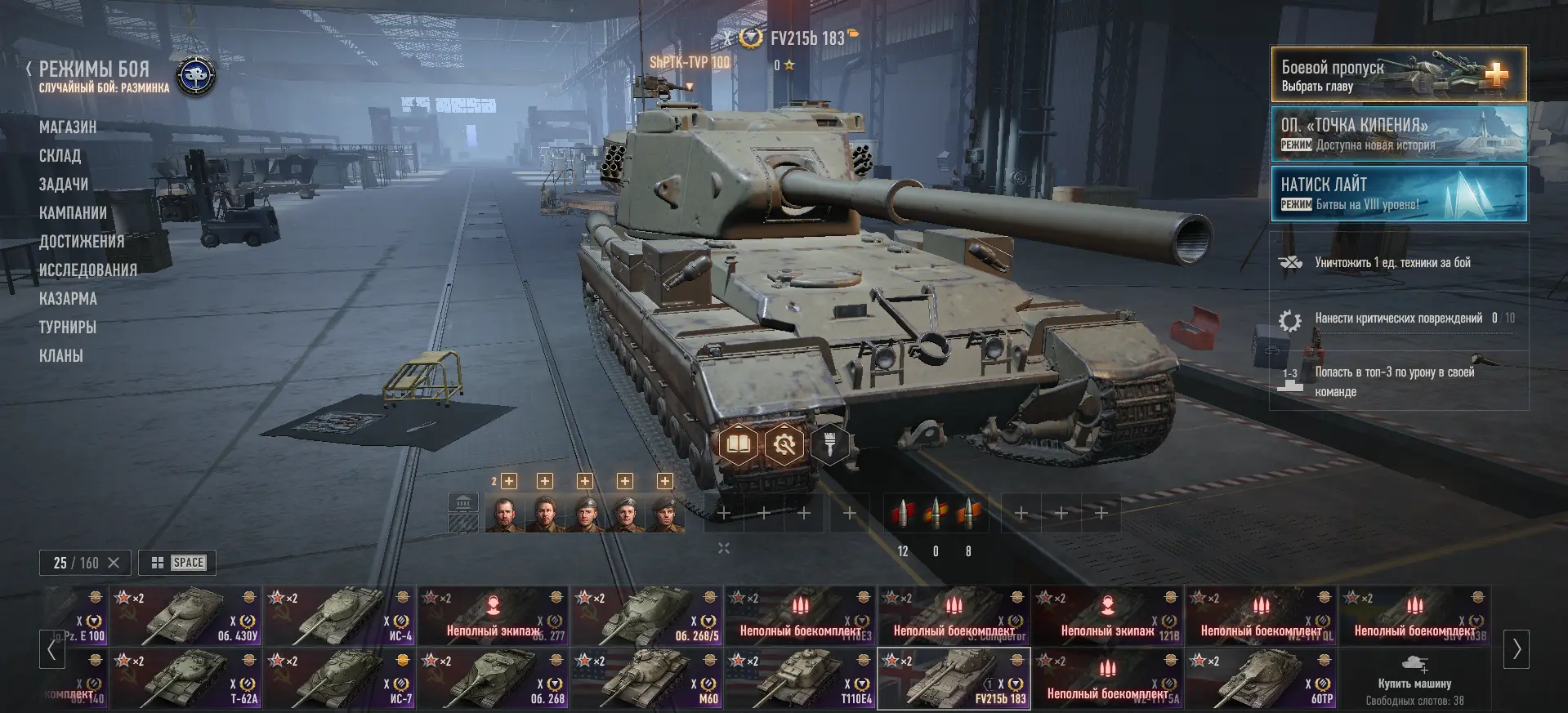Open the «ТОЧКА КИПЕНИЯ» operation banner

1398,134
